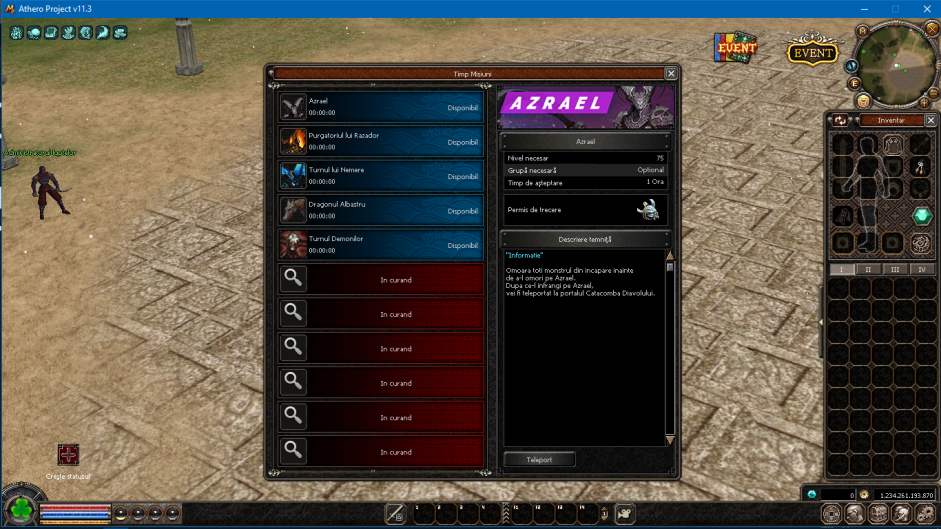This screenshot has height=529, width=941.
Task: Close the Timp Misiuni window
Action: pyautogui.click(x=671, y=73)
